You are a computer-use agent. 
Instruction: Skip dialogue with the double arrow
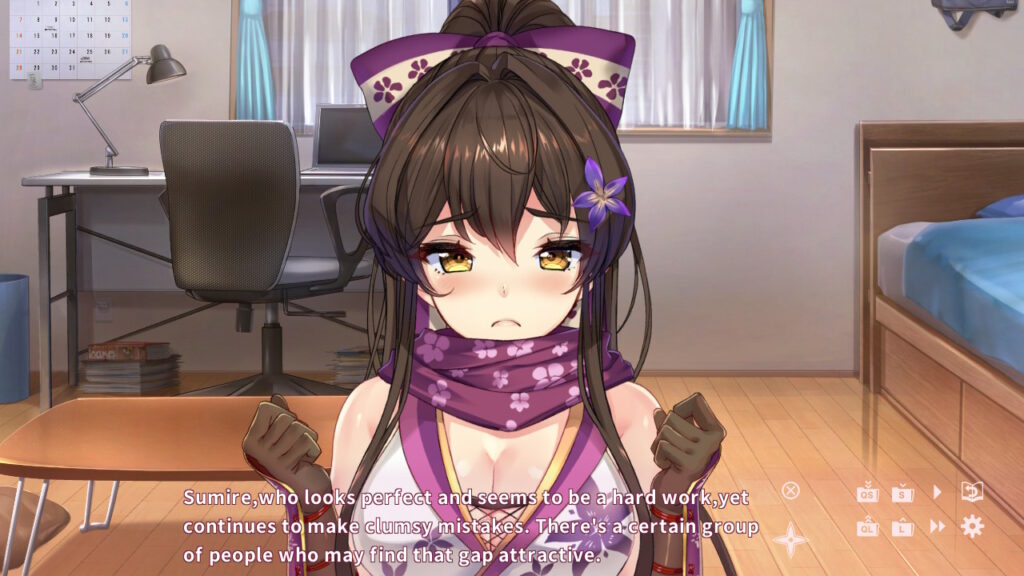[938, 527]
